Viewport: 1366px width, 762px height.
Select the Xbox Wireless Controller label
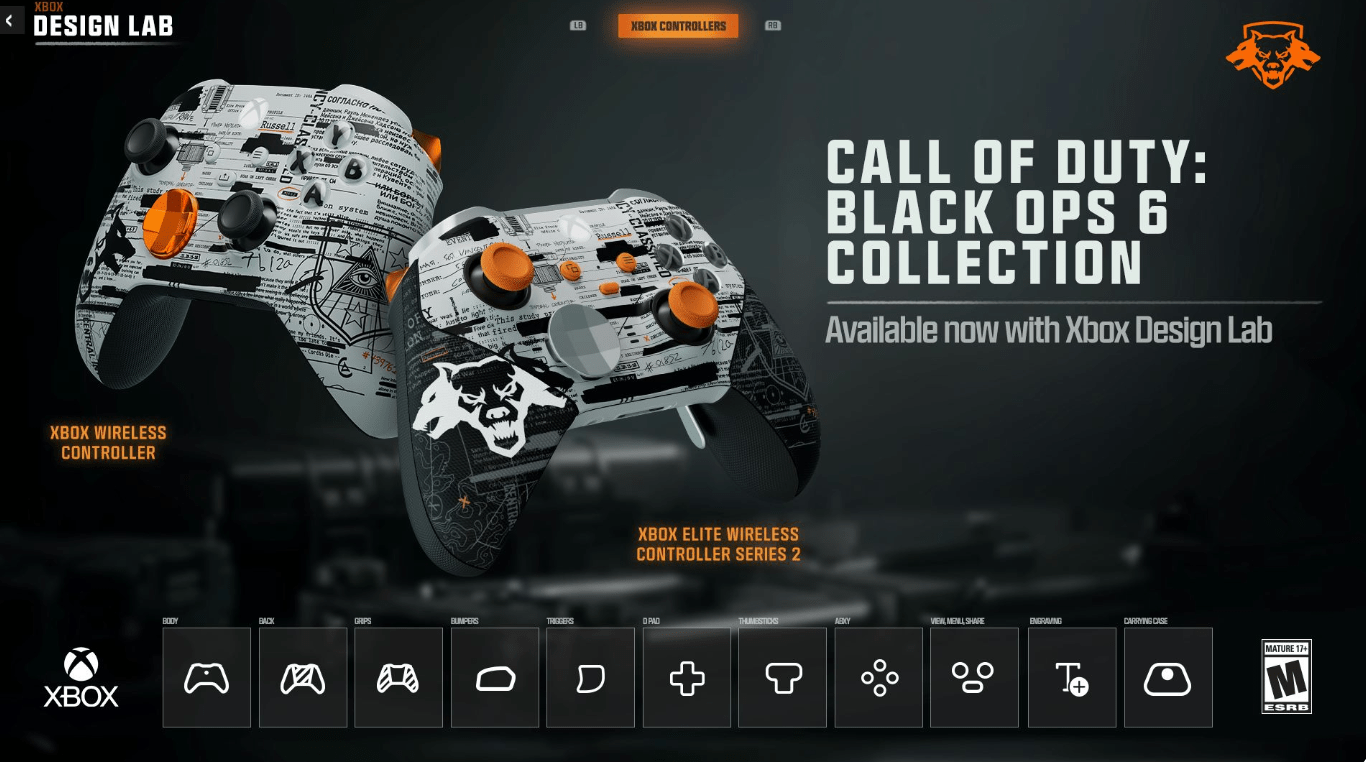click(x=108, y=441)
